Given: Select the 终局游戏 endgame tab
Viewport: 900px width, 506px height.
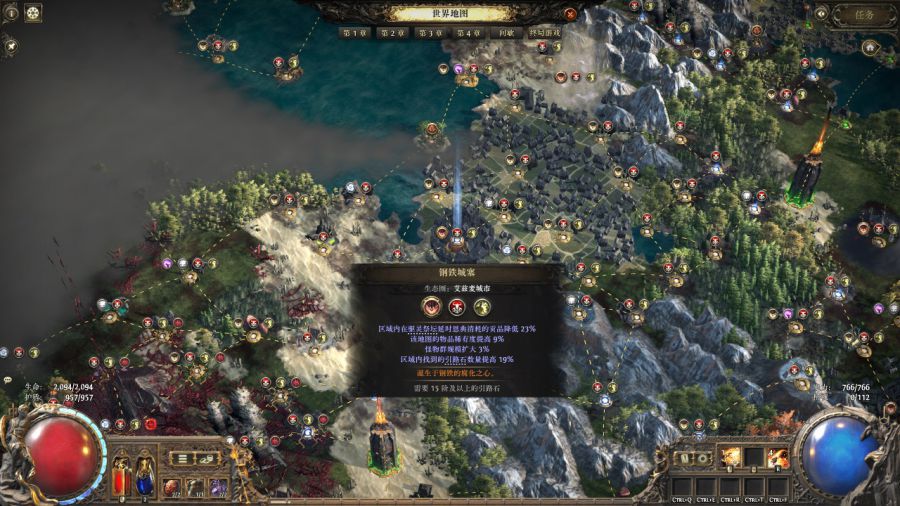Looking at the screenshot, I should [545, 33].
